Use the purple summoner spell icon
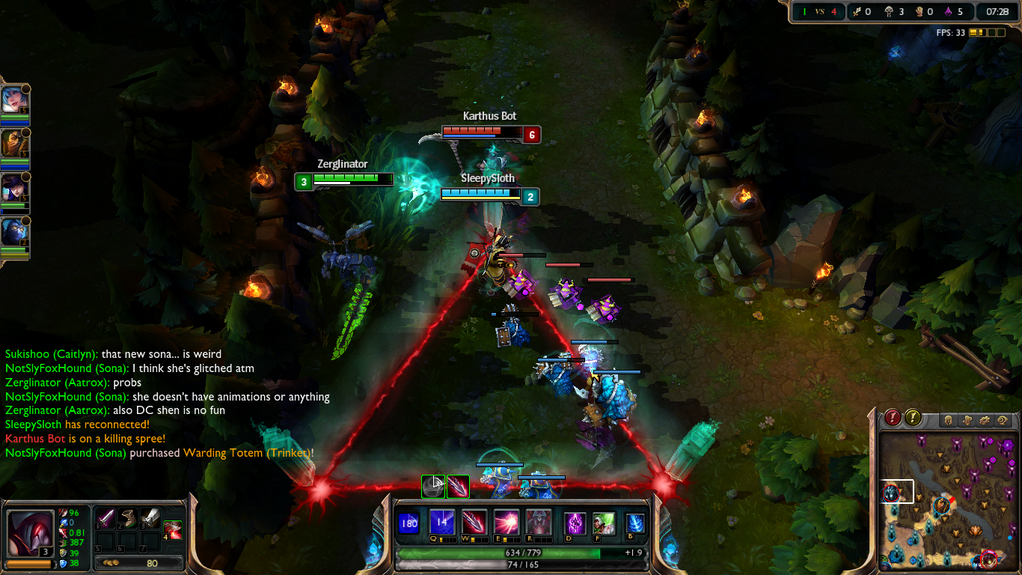This screenshot has width=1022, height=575. pyautogui.click(x=576, y=523)
